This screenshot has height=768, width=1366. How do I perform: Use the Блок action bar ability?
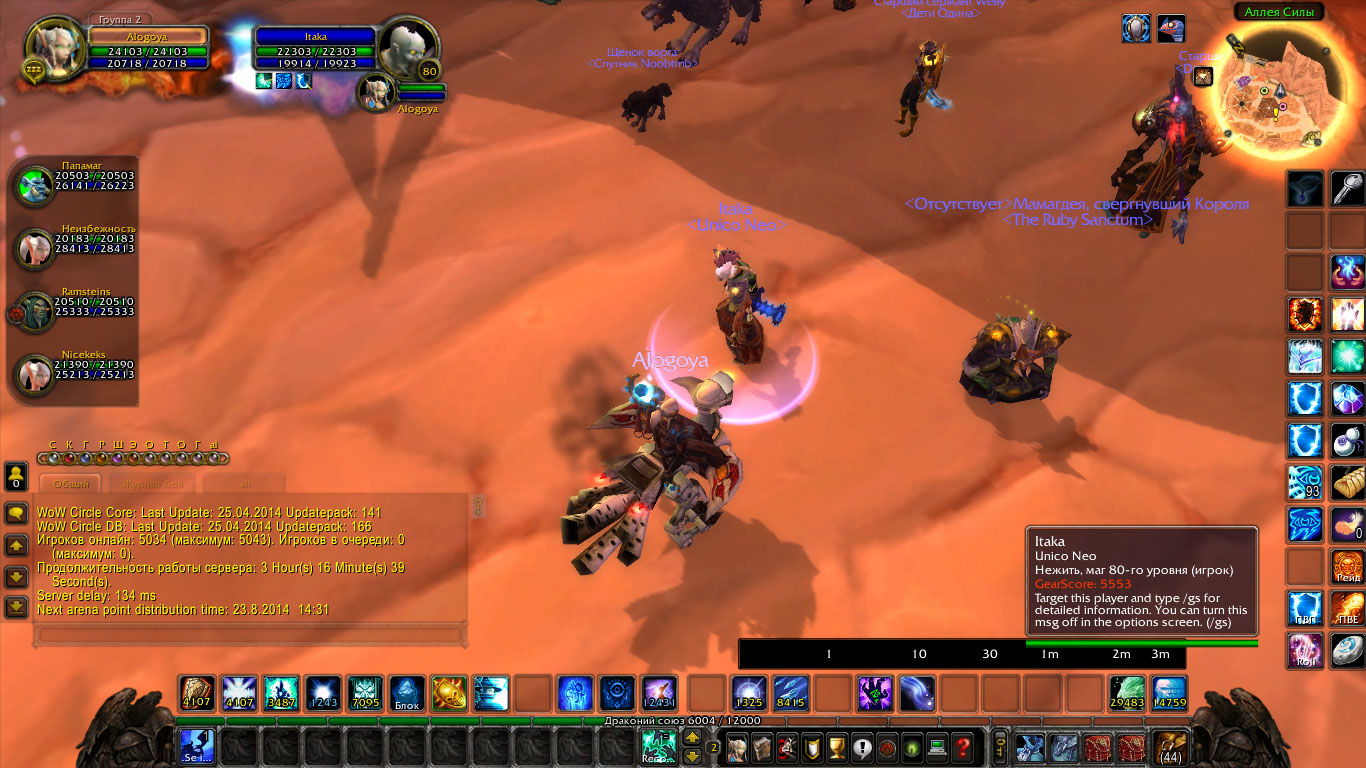click(x=406, y=694)
